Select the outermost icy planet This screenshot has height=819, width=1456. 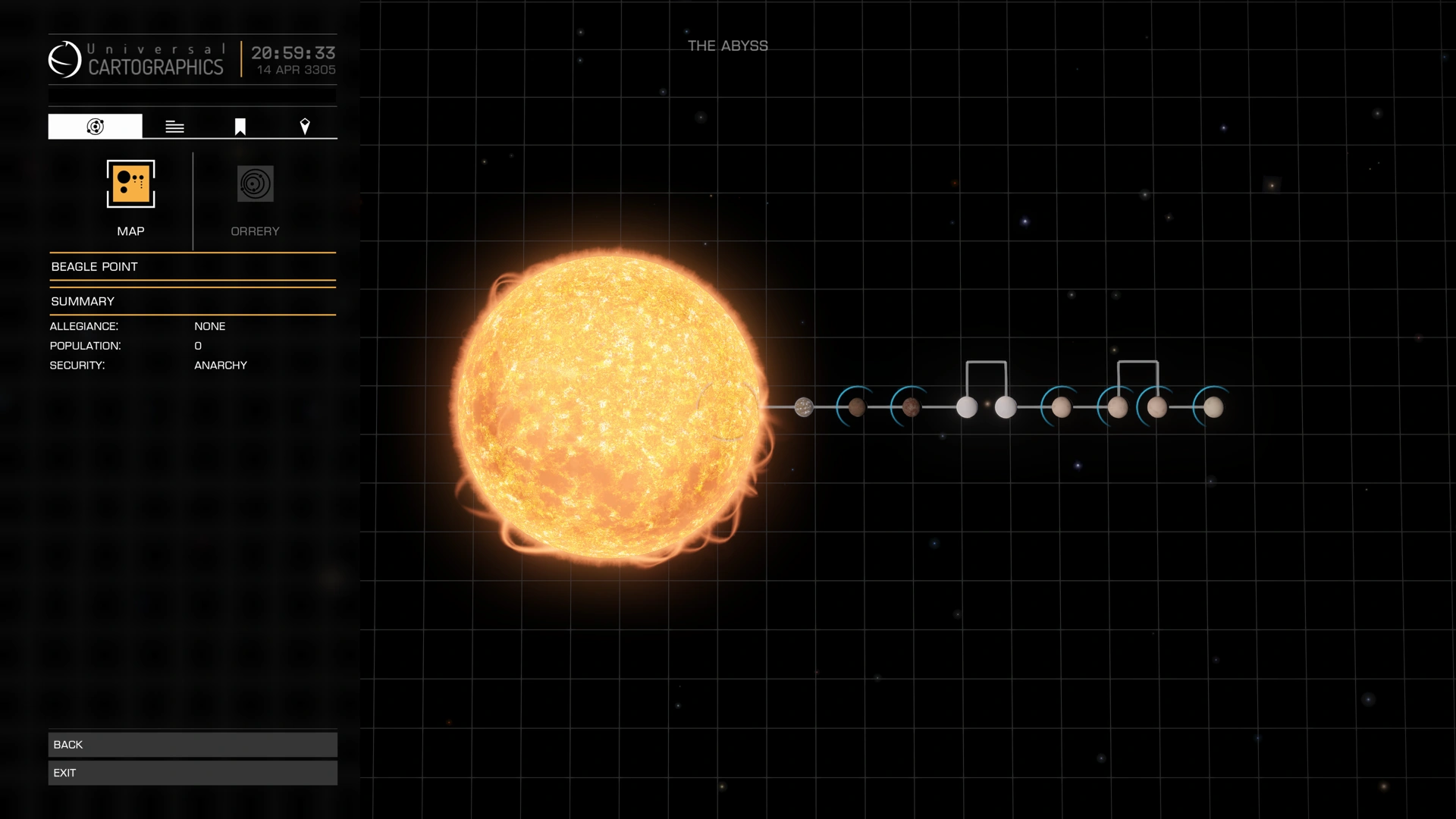tap(1214, 408)
